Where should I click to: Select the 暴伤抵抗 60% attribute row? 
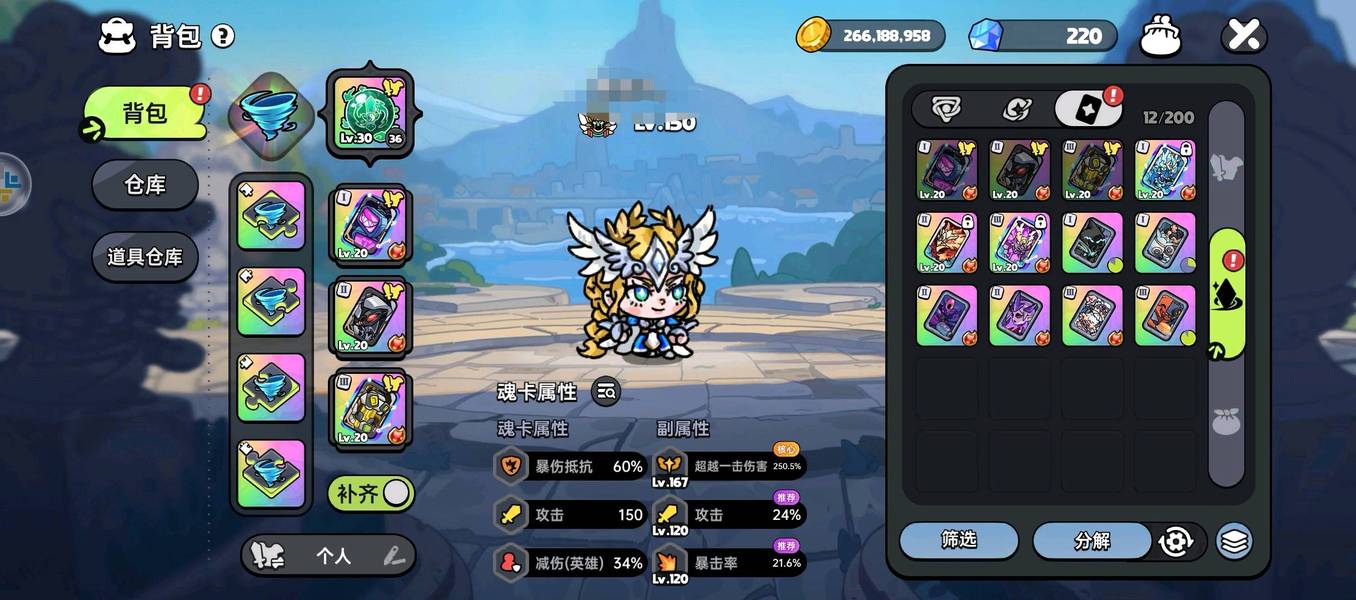click(x=571, y=465)
